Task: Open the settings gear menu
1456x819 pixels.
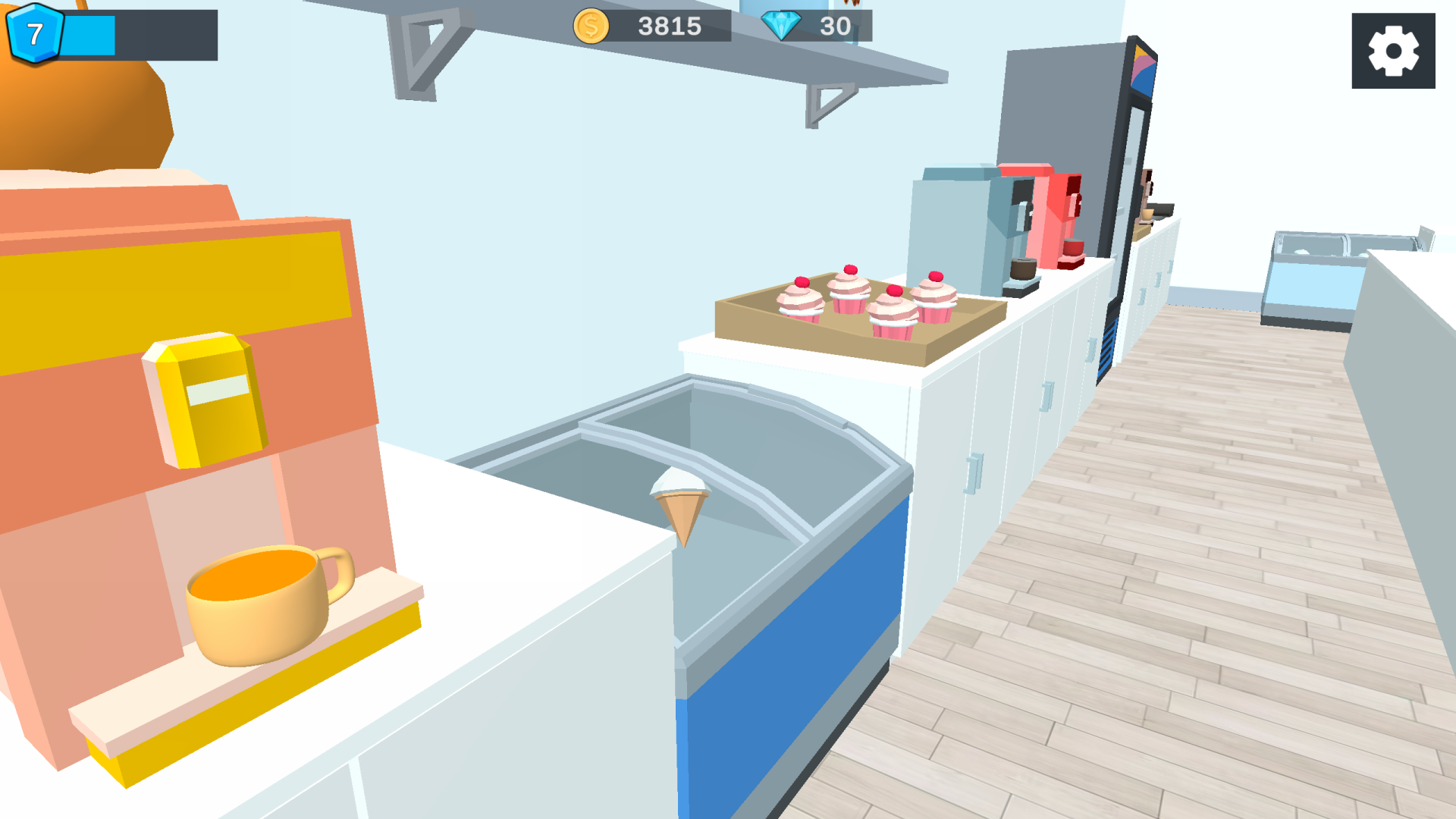Action: [x=1393, y=49]
